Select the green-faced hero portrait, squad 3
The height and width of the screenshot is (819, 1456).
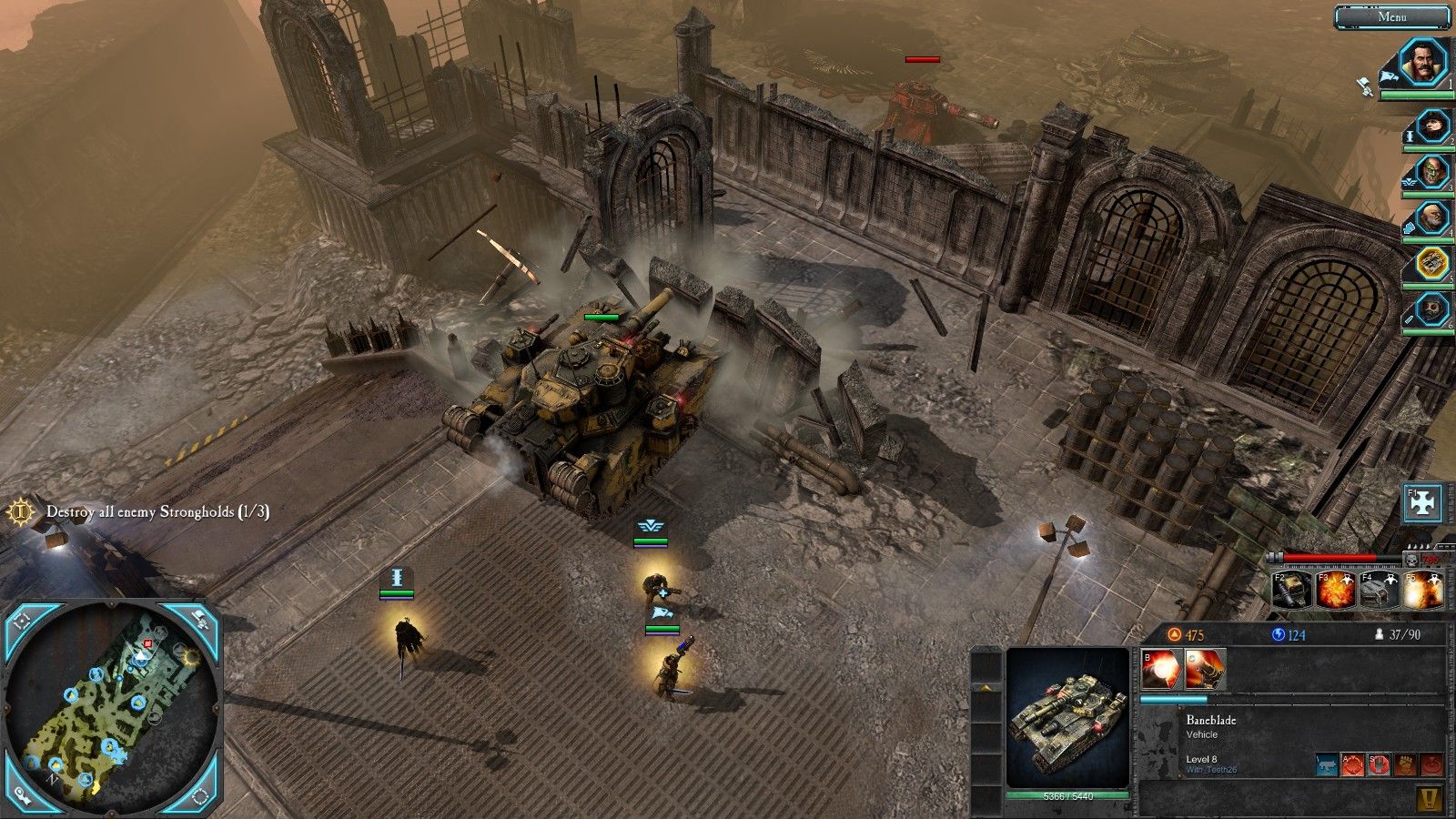[1431, 172]
